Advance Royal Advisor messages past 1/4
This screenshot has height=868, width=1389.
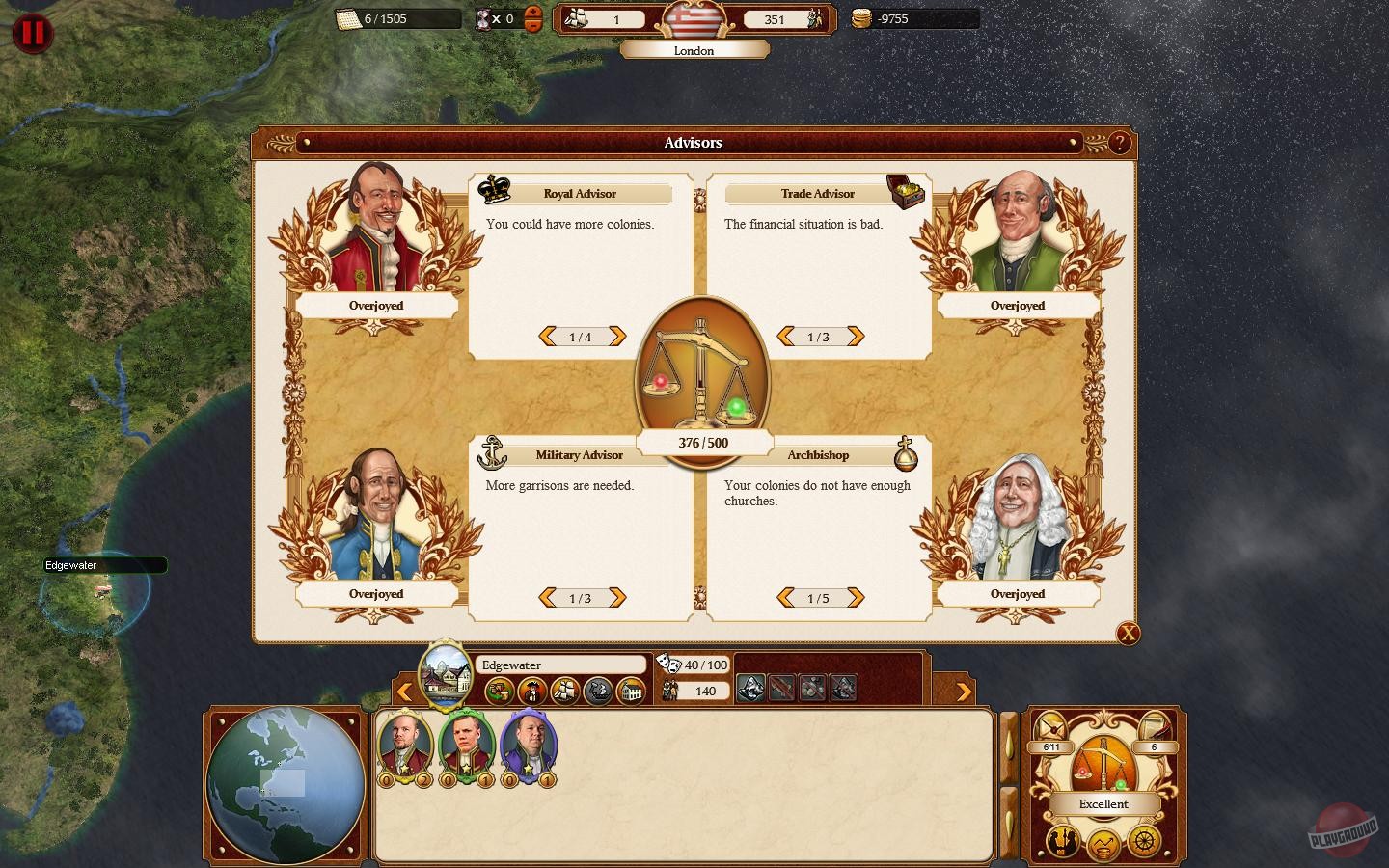[620, 337]
